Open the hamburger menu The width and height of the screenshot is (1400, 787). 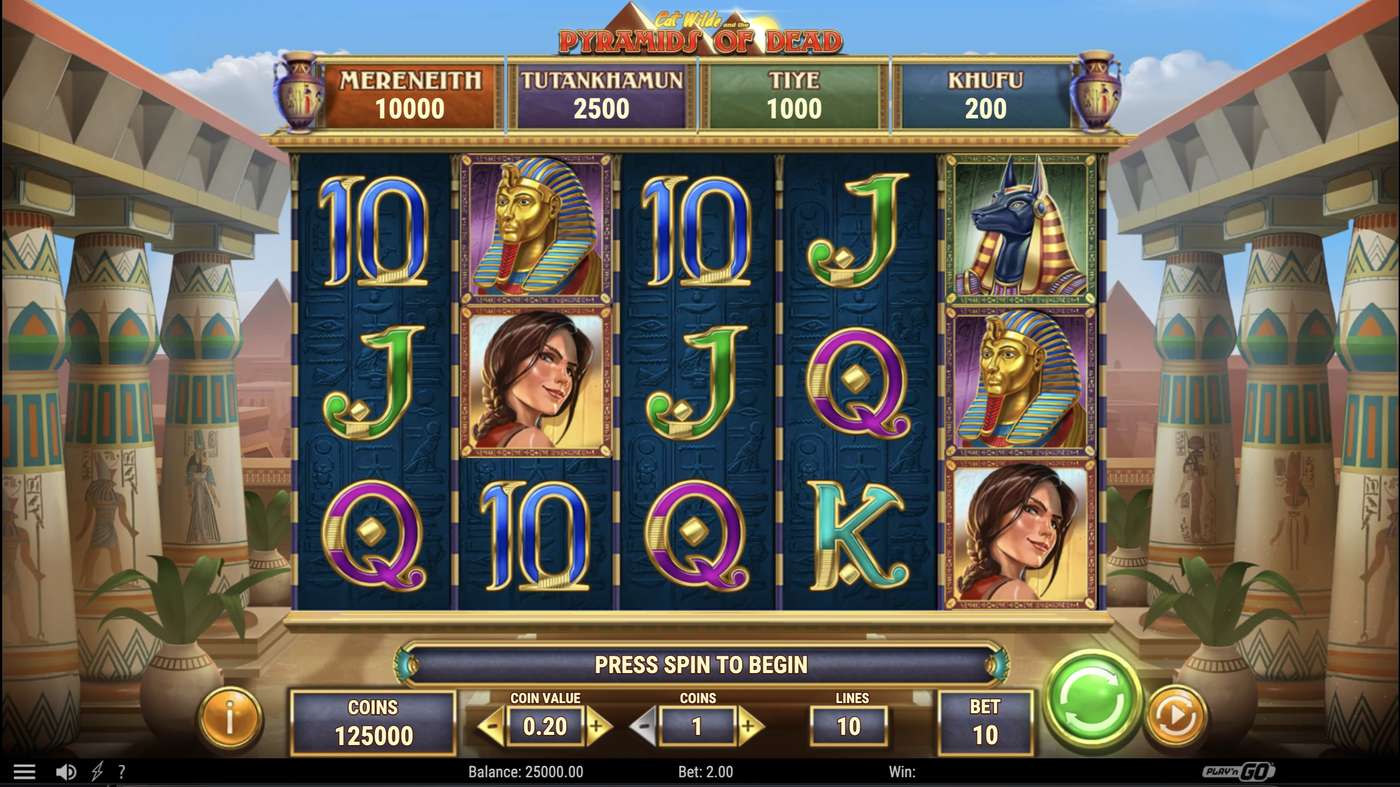24,772
